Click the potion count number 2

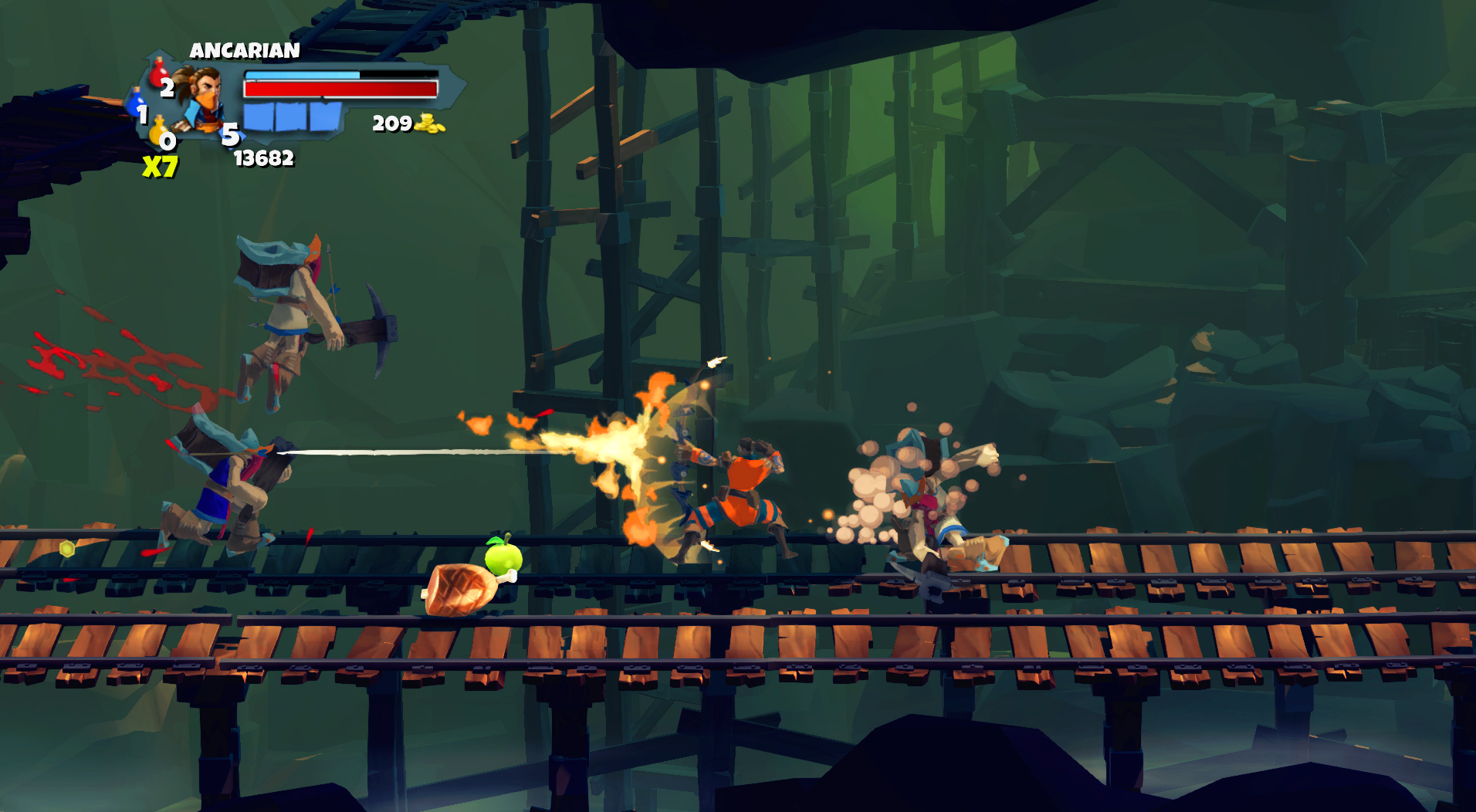167,88
